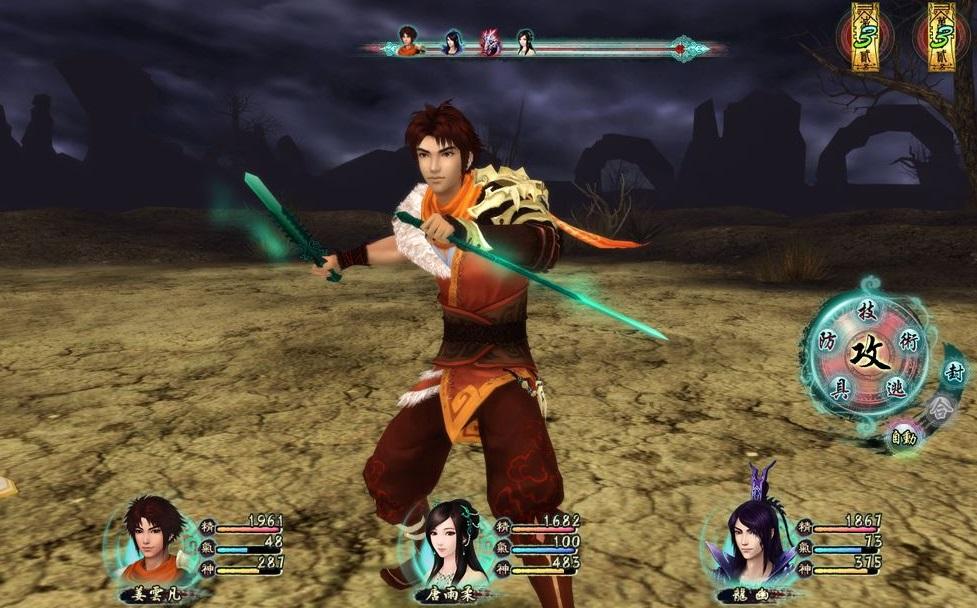
Task: Open the 術 magic command
Action: (908, 341)
